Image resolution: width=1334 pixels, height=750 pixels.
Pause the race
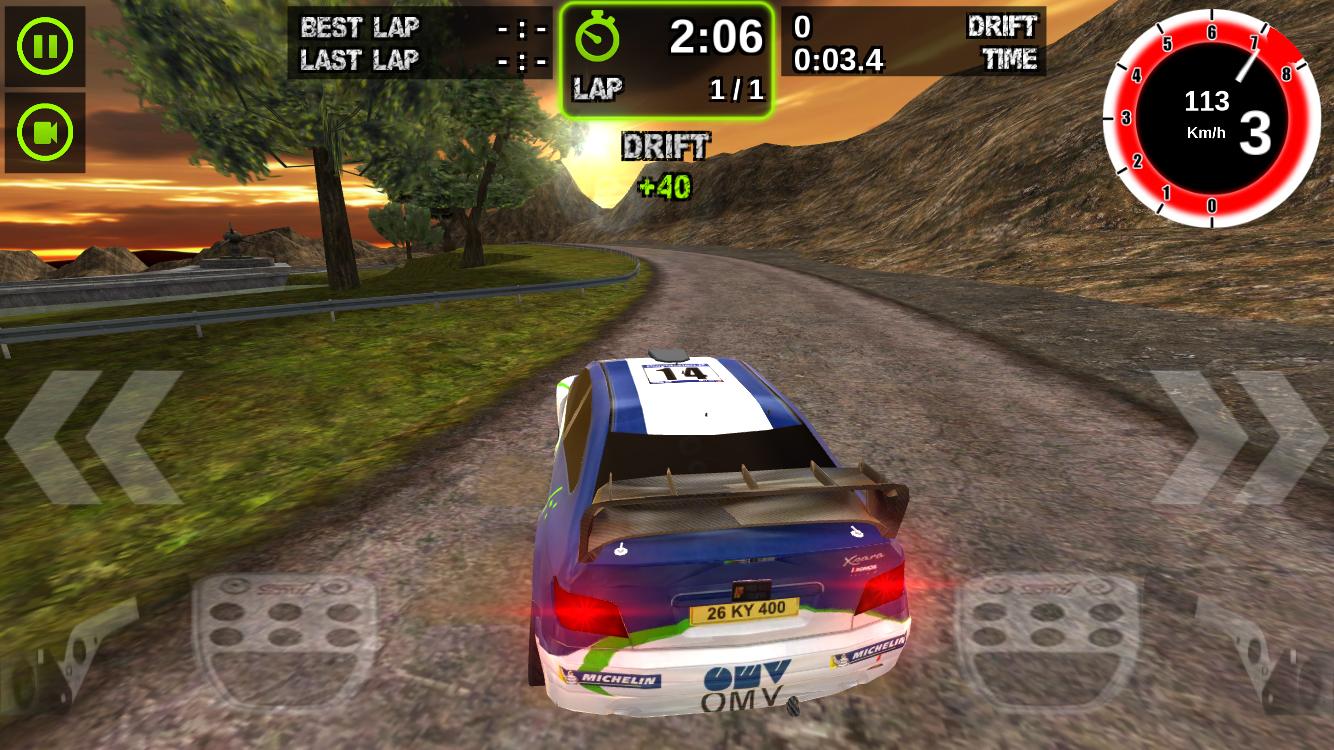click(44, 44)
